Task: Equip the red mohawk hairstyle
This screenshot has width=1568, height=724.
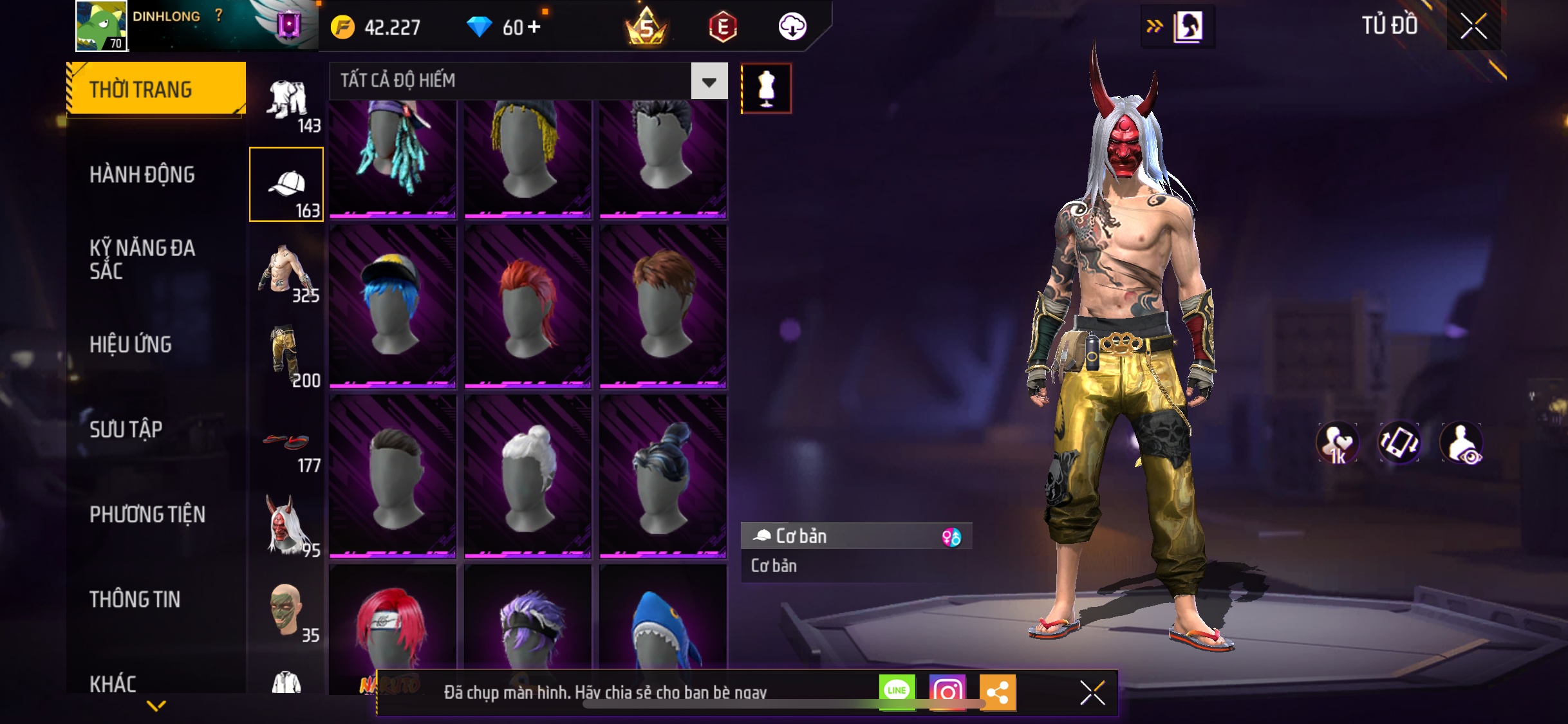Action: pos(528,305)
